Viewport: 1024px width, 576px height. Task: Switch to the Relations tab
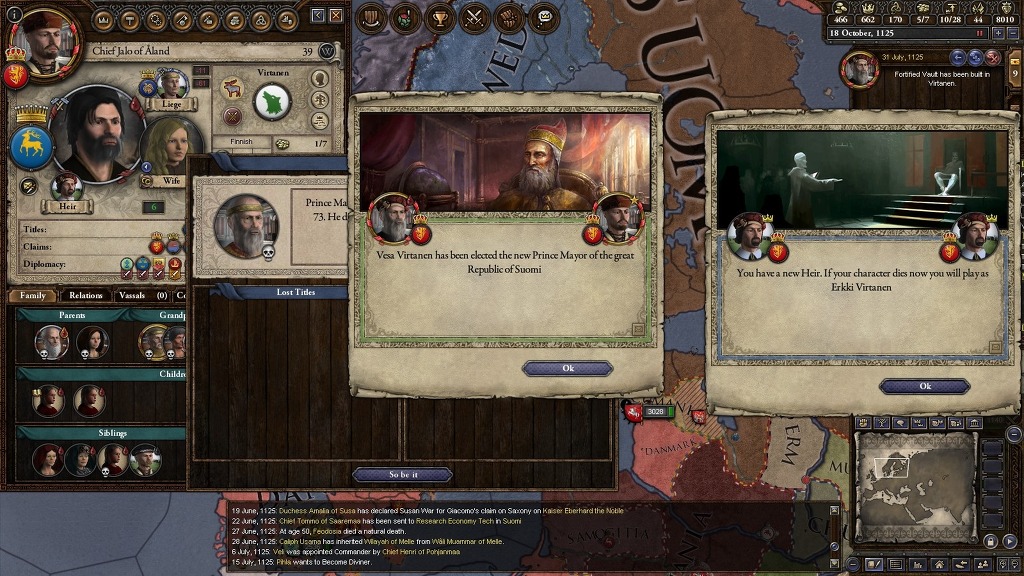pos(86,295)
